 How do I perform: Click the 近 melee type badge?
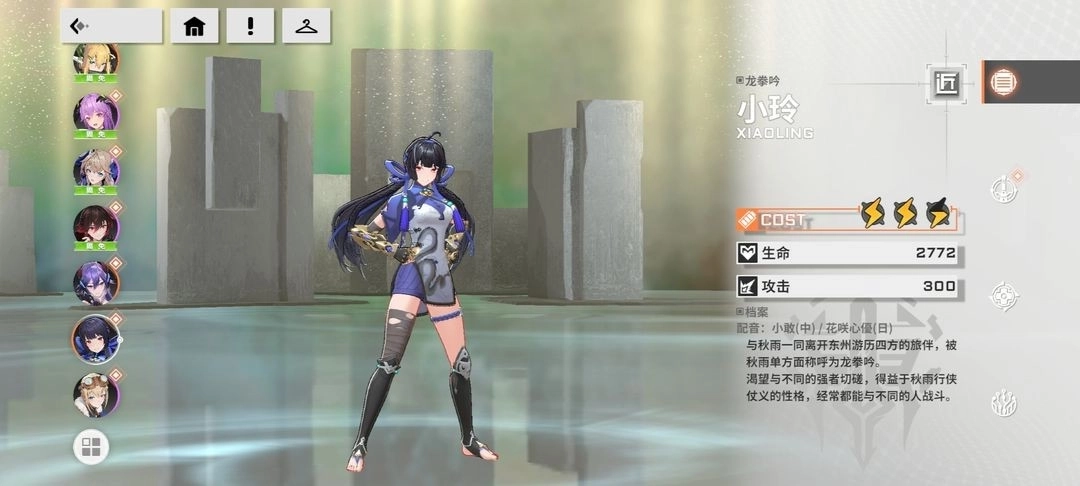coord(946,84)
